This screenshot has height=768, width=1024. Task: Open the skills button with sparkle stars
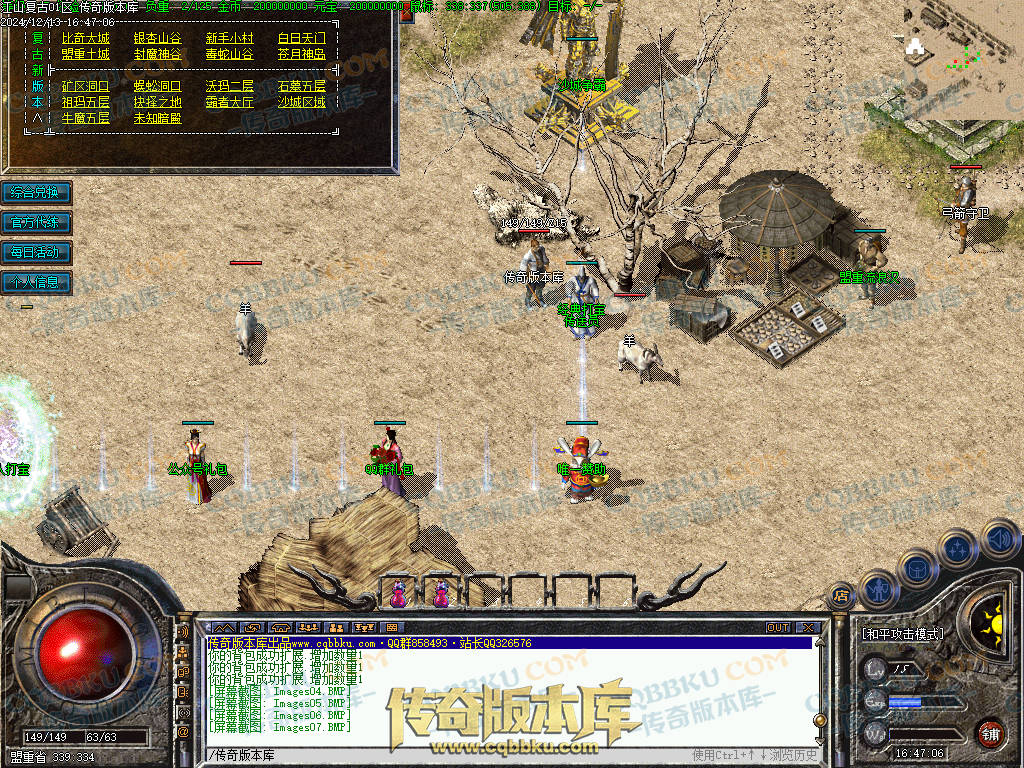(x=959, y=548)
